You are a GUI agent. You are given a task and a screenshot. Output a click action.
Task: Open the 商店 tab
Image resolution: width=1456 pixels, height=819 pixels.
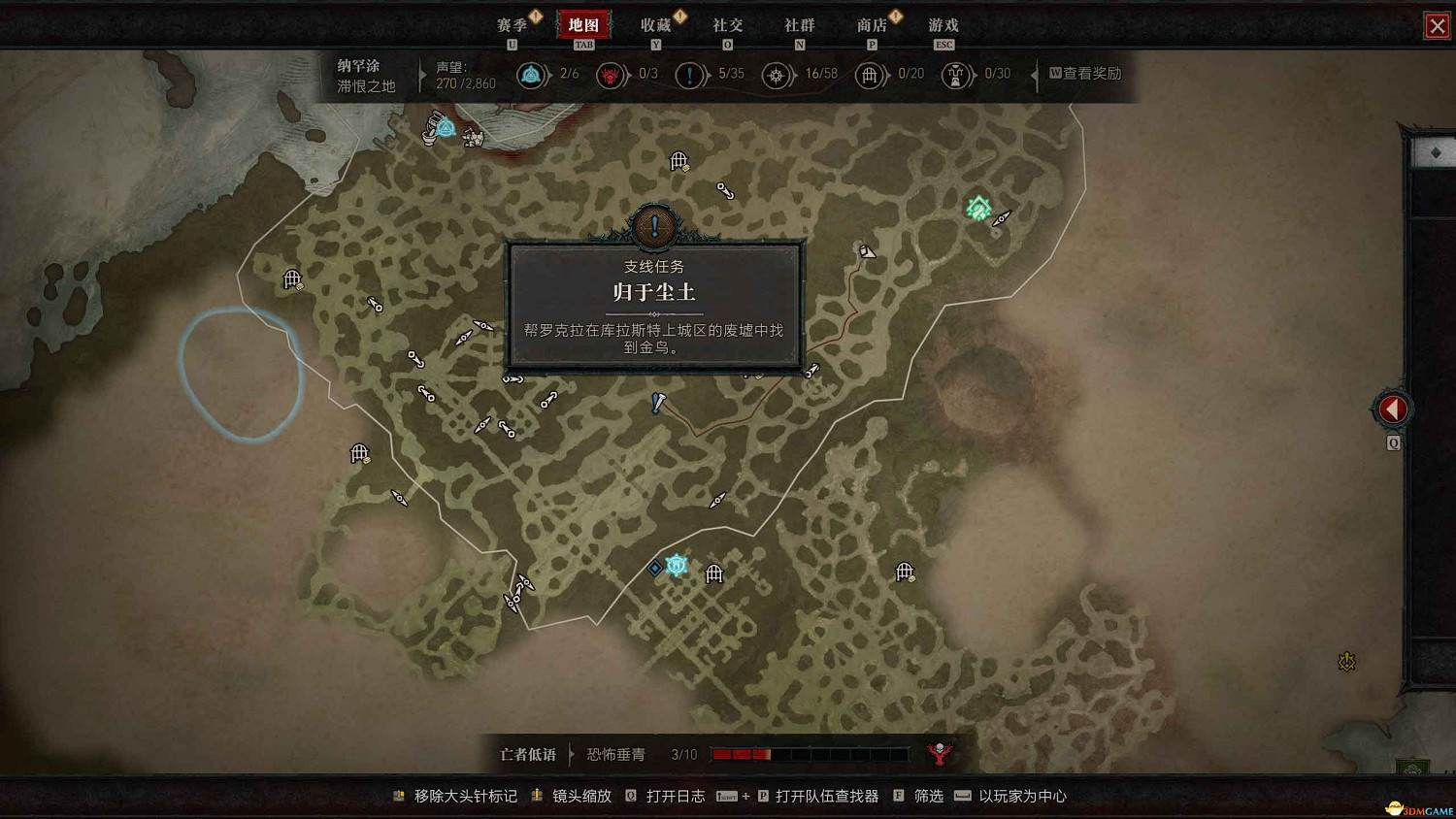tap(872, 25)
